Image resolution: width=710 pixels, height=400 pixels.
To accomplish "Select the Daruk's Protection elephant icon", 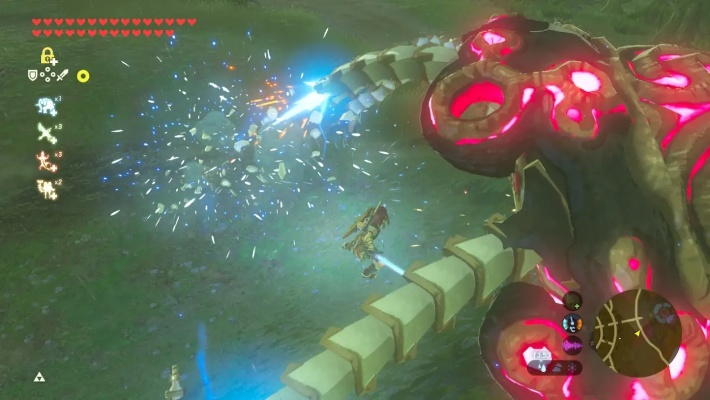I will (x=46, y=105).
